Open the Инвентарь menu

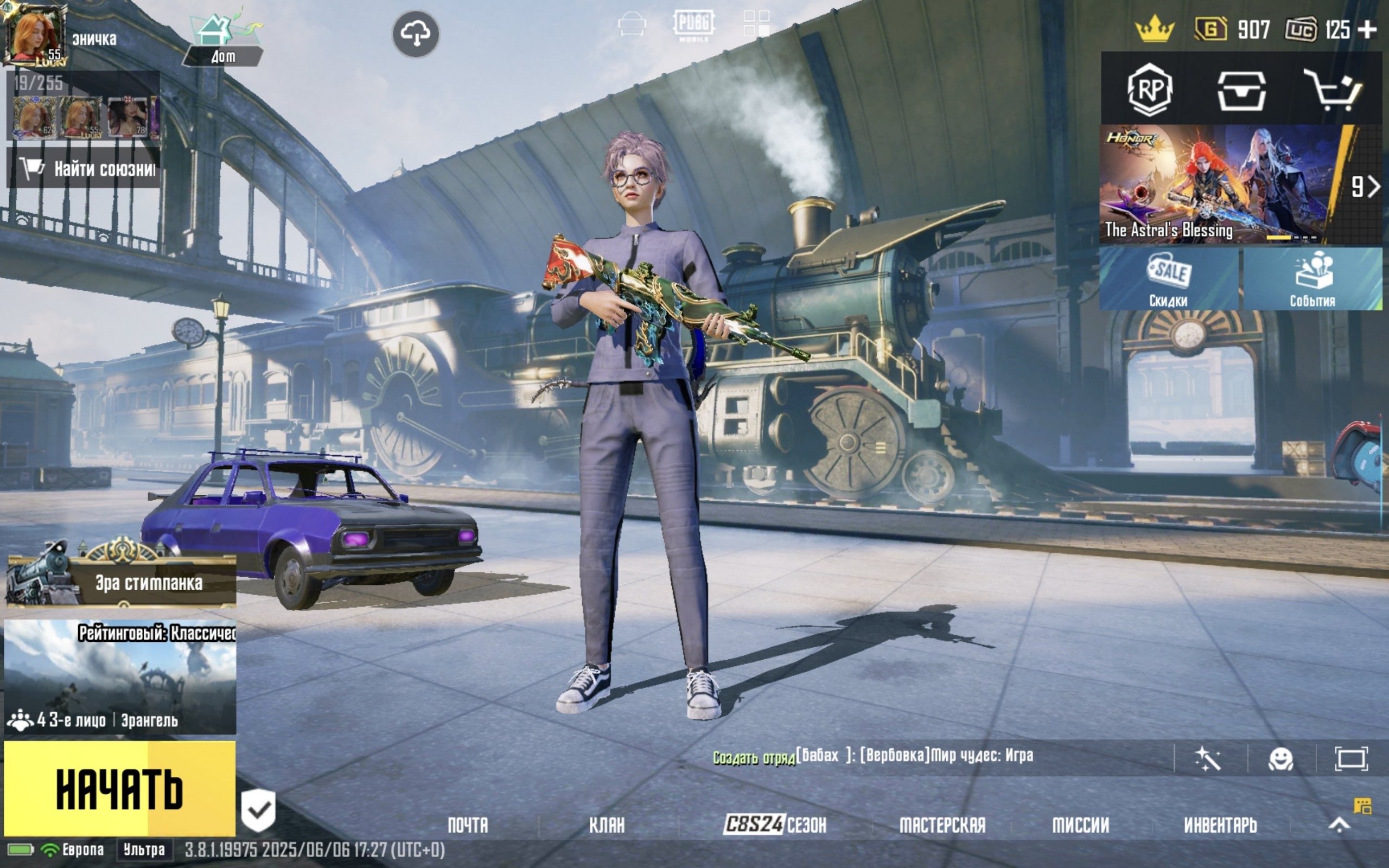point(1220,825)
